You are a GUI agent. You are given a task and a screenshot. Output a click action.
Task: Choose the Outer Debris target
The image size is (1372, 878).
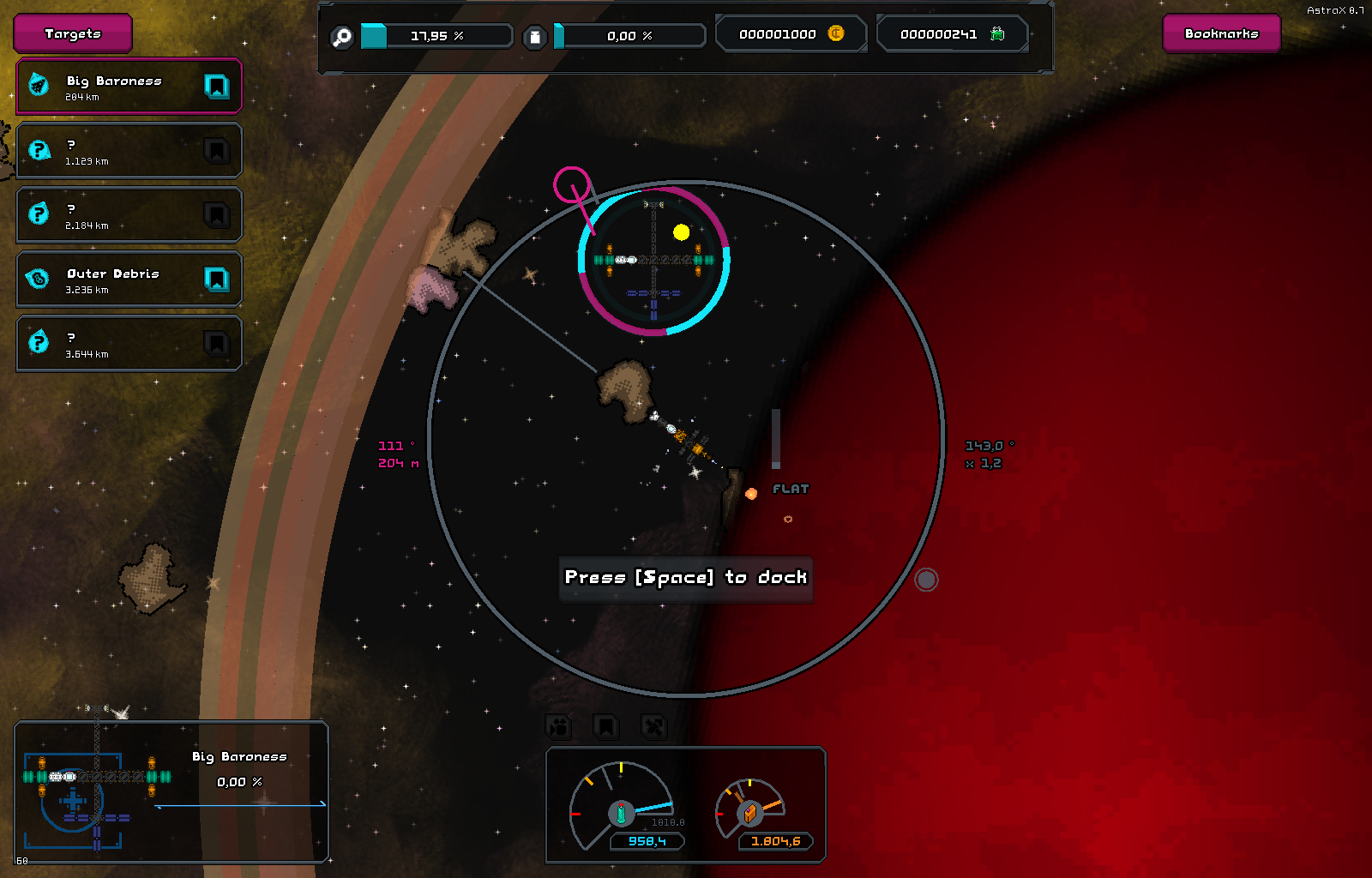tap(111, 280)
